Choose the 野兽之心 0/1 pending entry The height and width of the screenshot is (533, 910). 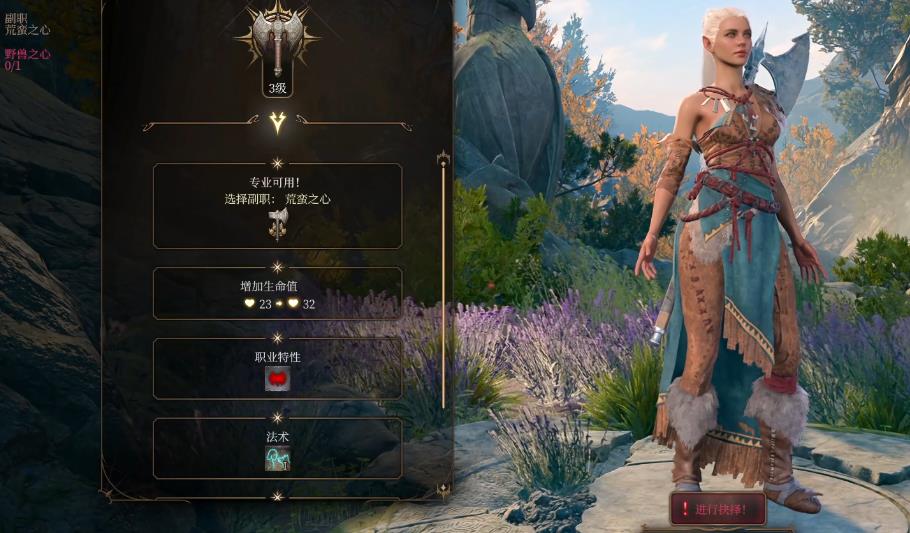point(27,60)
